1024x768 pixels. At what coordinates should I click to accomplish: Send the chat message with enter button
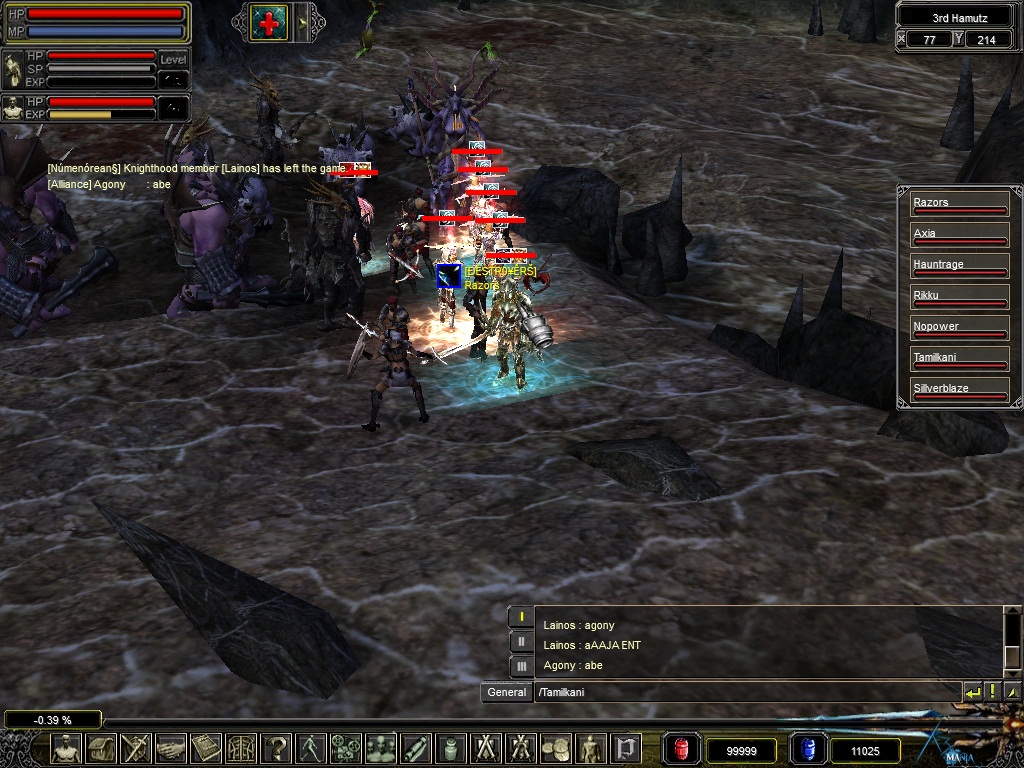point(973,692)
